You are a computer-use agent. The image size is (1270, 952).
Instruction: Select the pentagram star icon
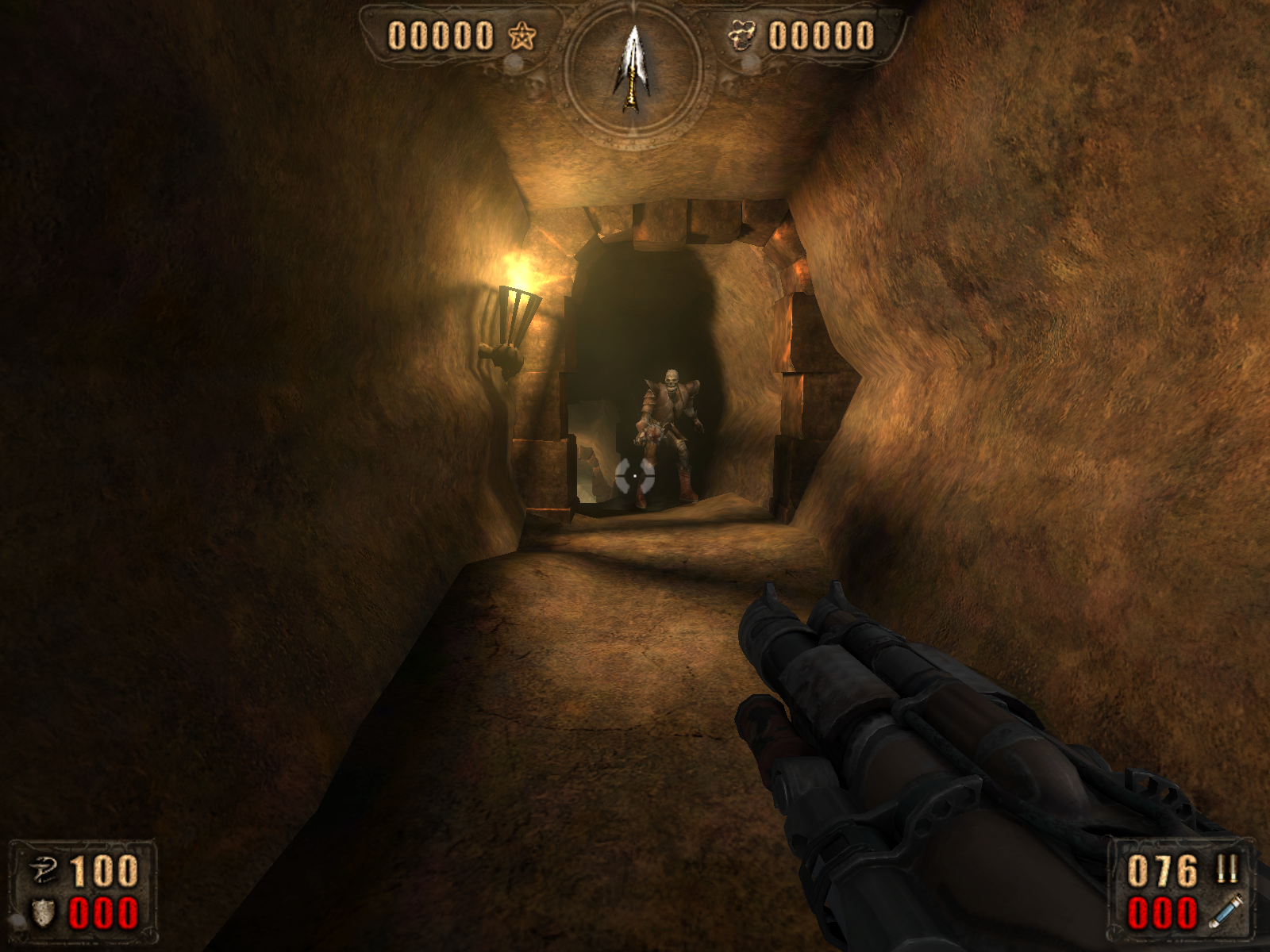coord(521,36)
